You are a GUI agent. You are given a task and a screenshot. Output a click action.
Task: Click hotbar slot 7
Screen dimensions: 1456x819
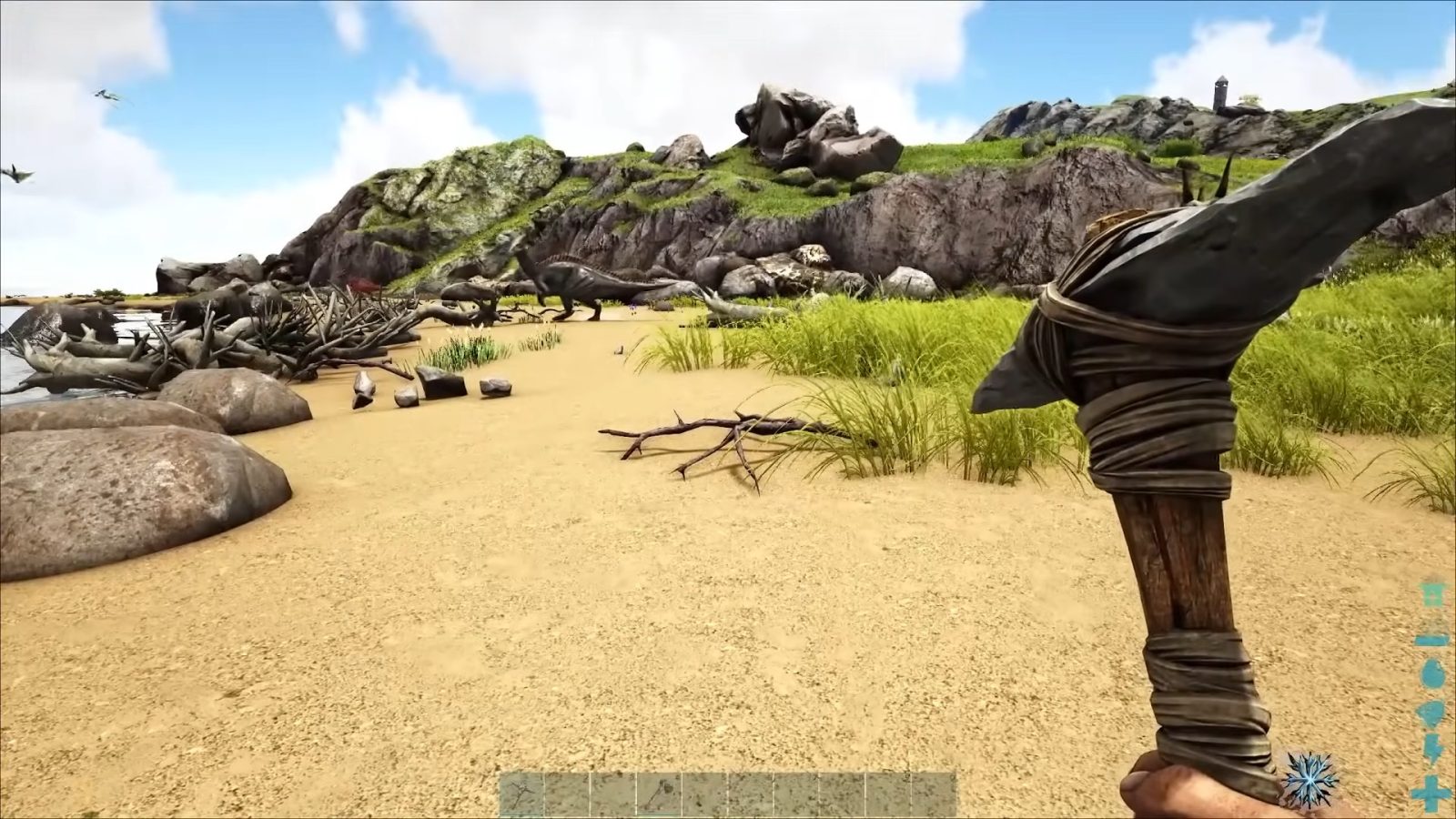point(798,790)
